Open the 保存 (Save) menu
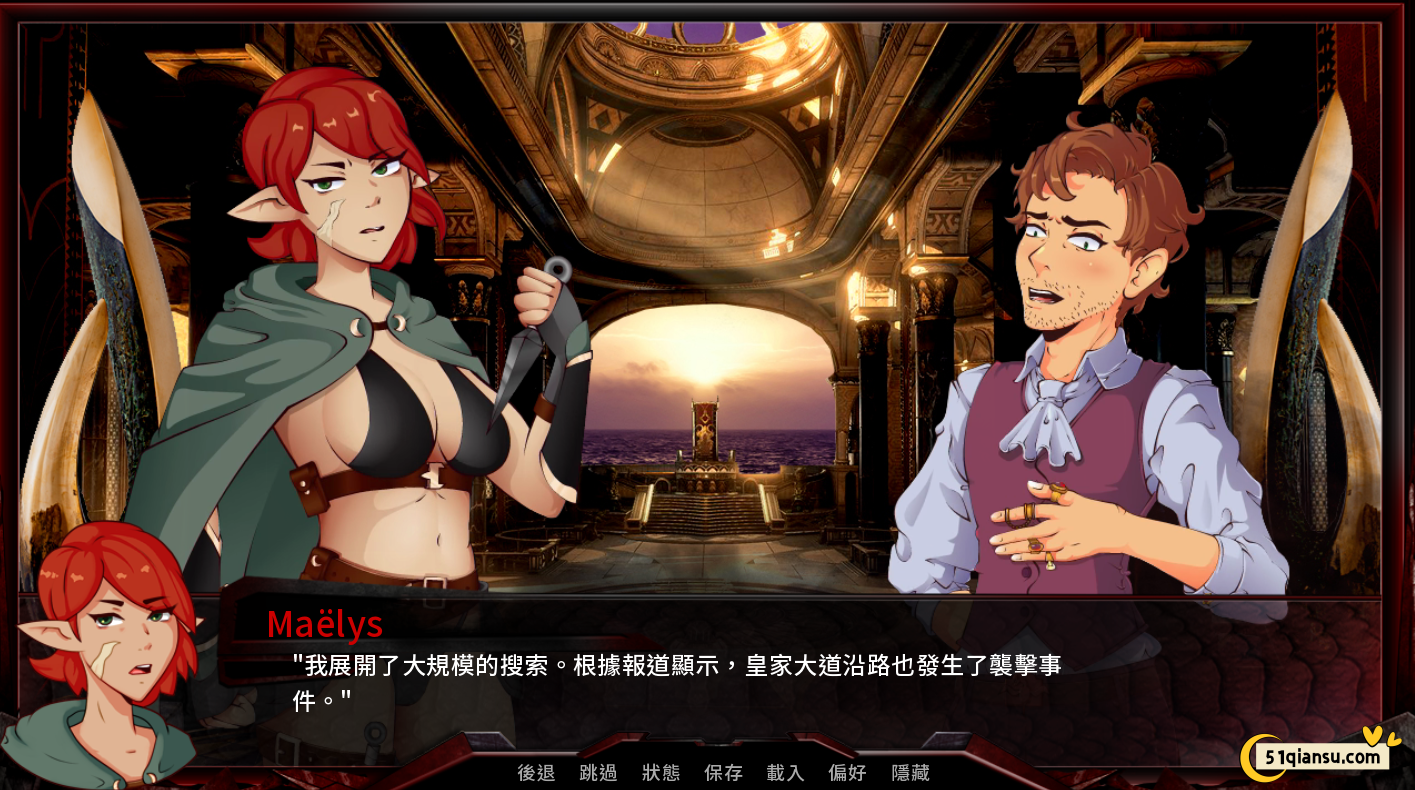1415x790 pixels. [723, 773]
